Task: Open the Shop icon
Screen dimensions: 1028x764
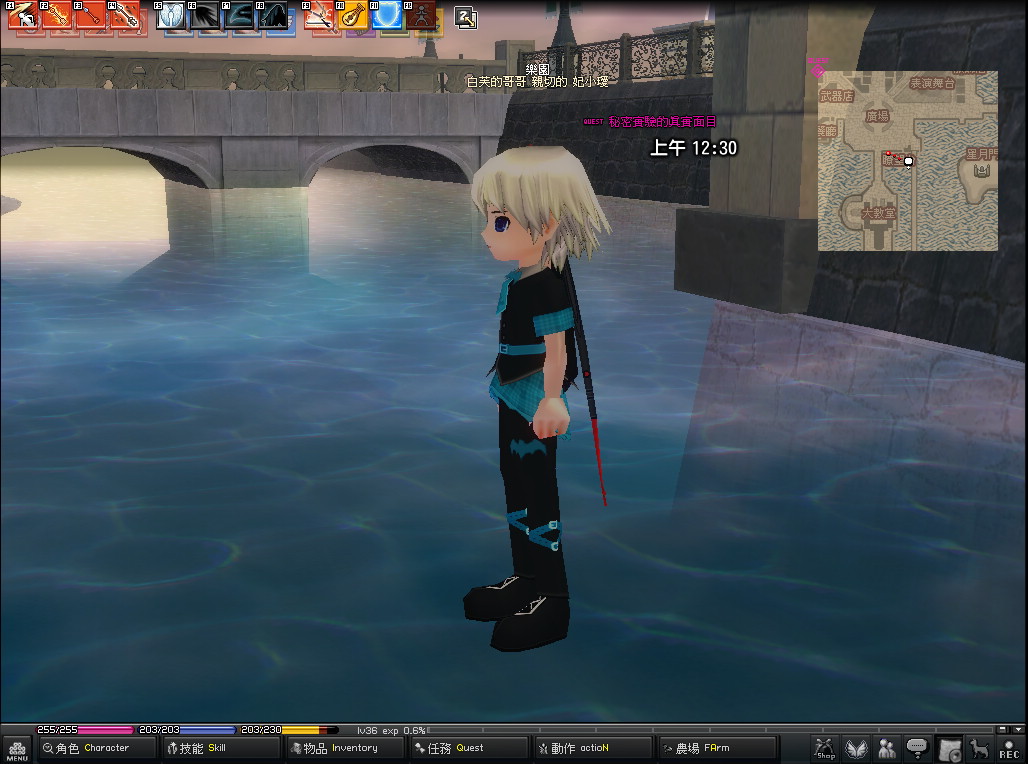Action: point(825,748)
